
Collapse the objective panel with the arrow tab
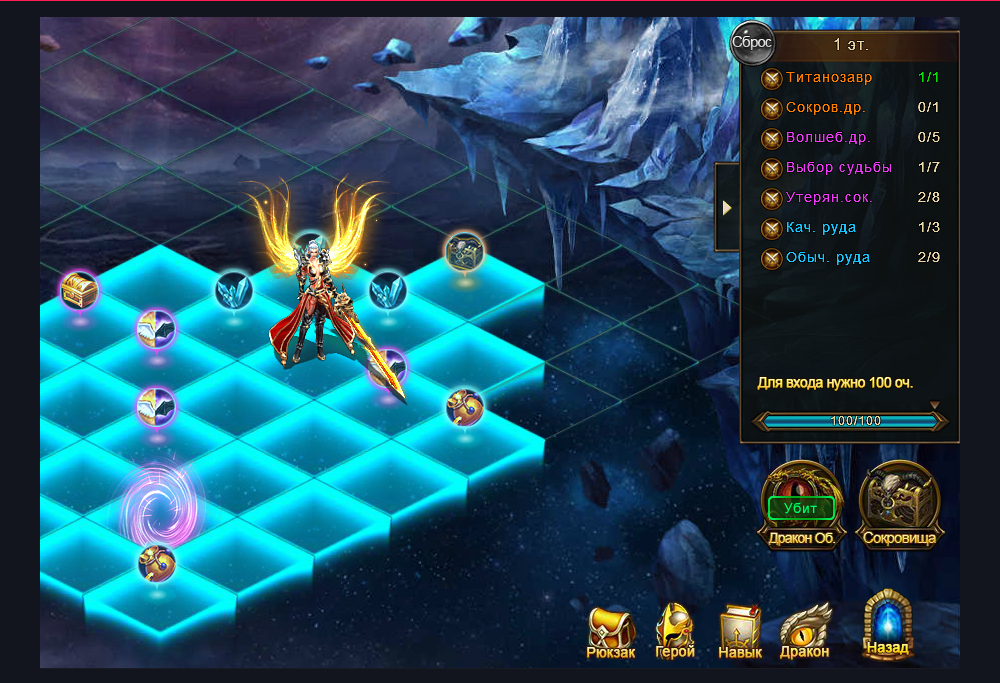[x=727, y=207]
